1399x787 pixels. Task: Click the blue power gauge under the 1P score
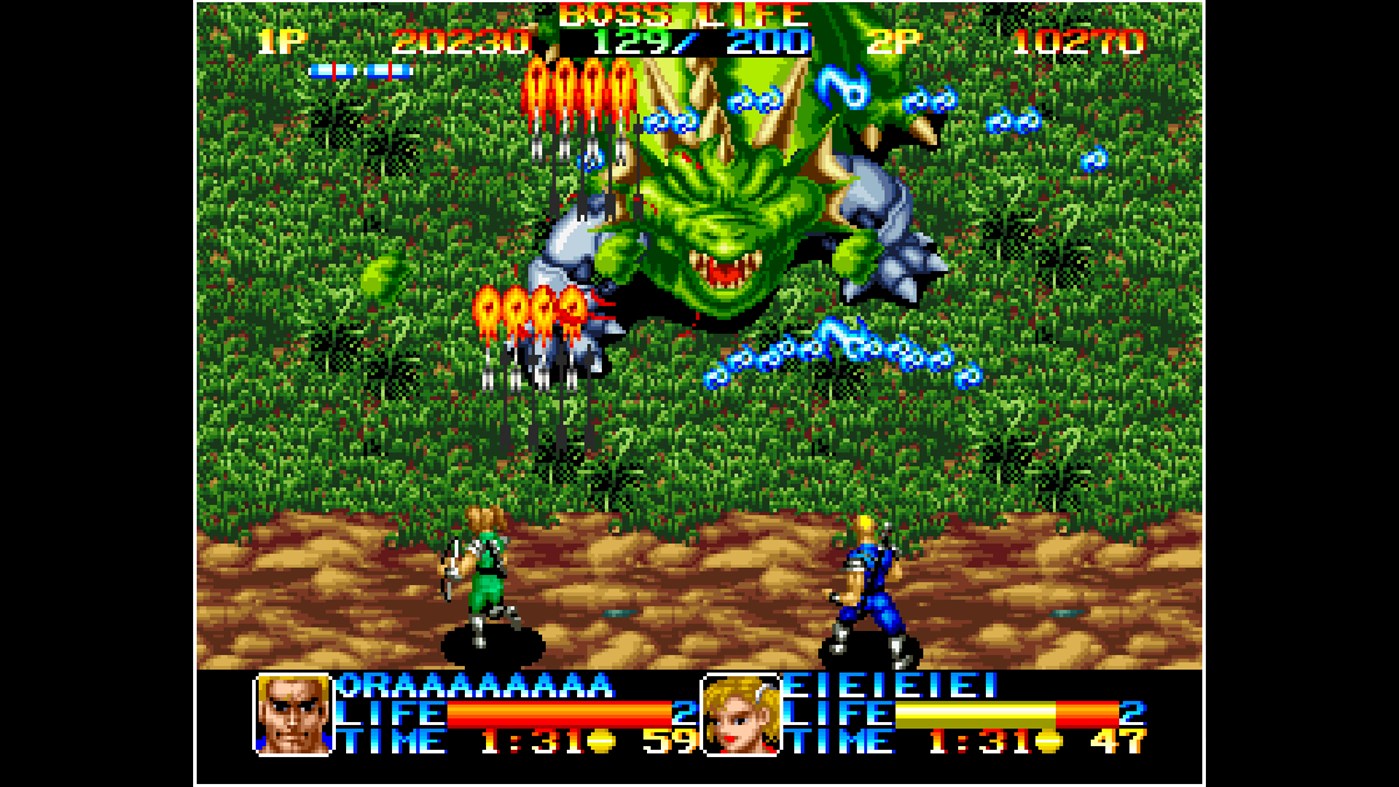point(362,70)
